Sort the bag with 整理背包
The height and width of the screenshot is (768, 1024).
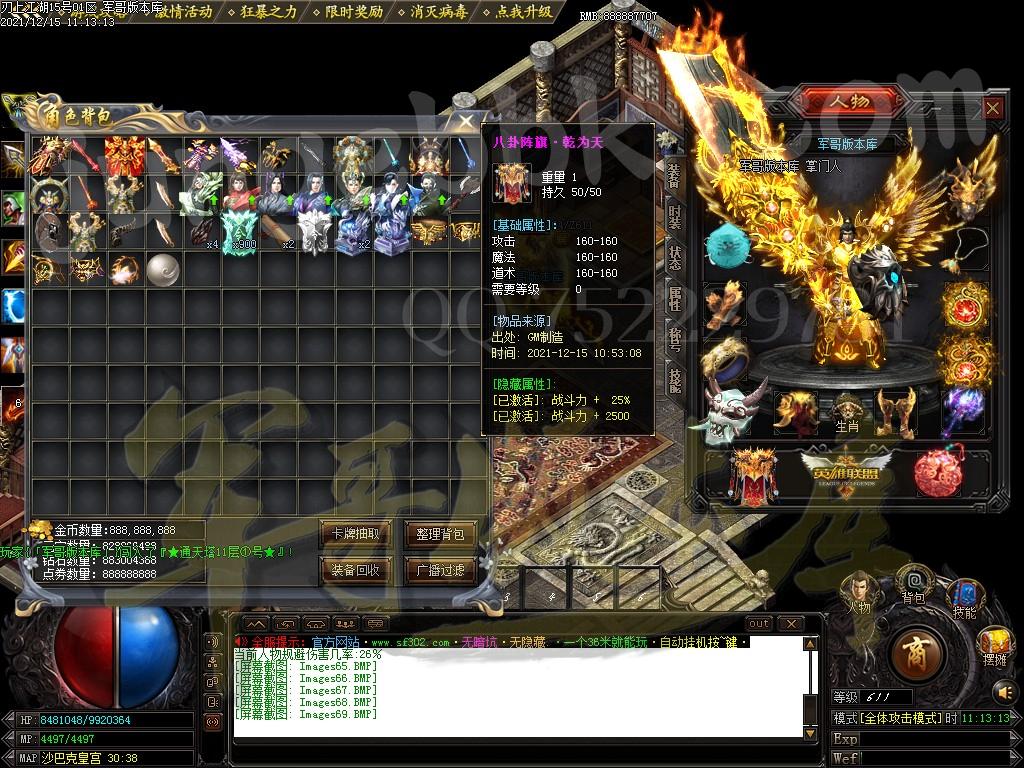click(440, 534)
